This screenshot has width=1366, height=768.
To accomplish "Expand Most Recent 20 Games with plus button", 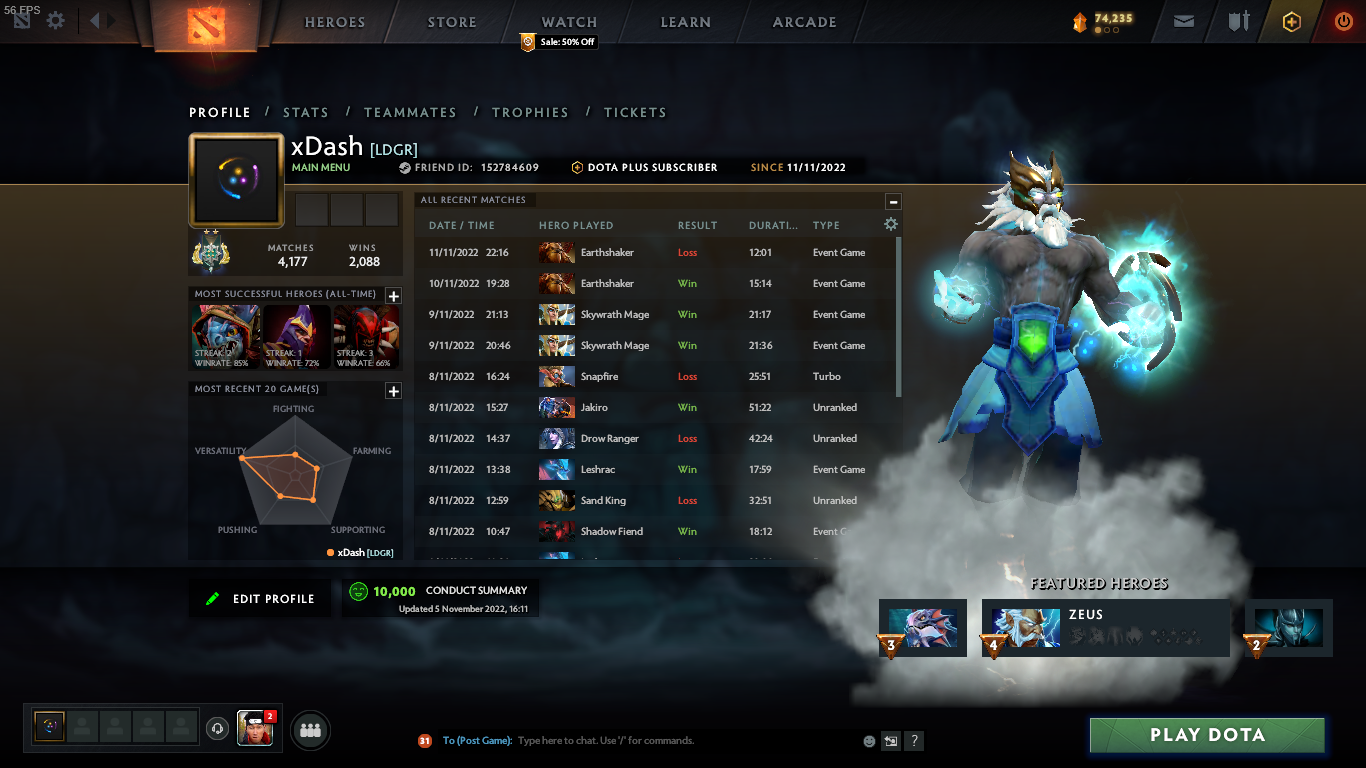I will (393, 392).
